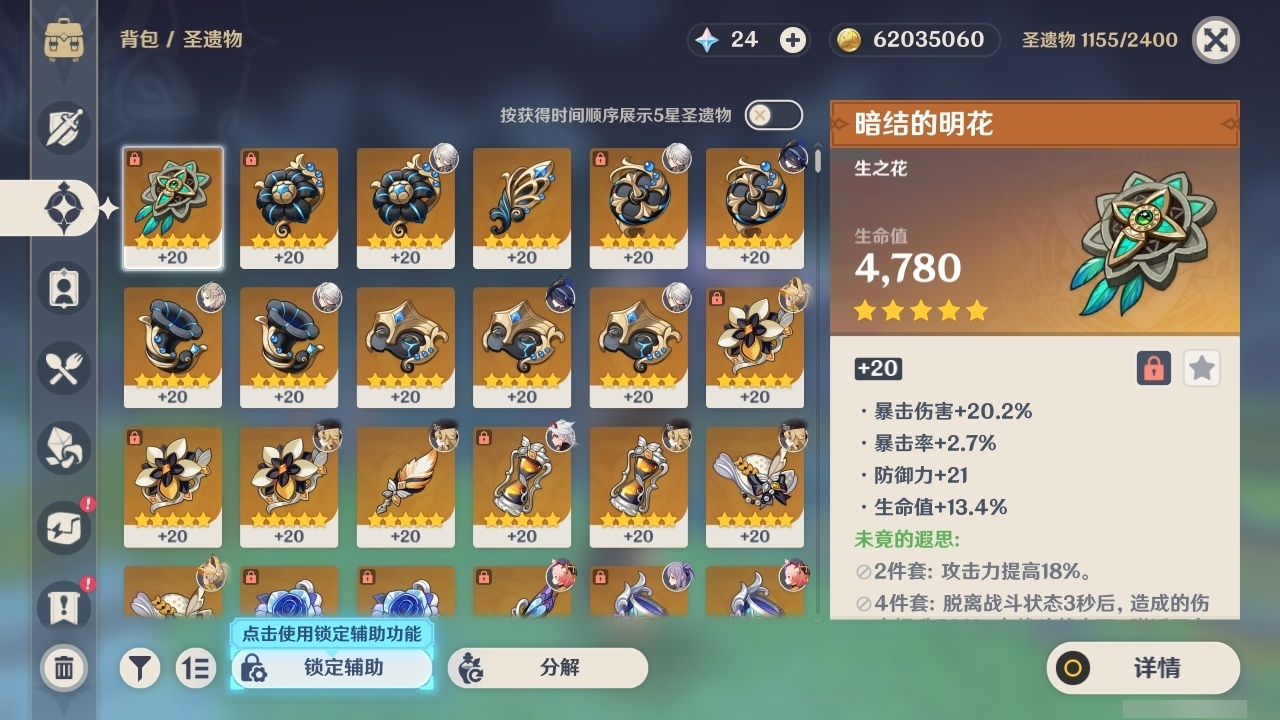This screenshot has width=1280, height=720.
Task: Click the backpack icon at top left
Action: tap(63, 40)
